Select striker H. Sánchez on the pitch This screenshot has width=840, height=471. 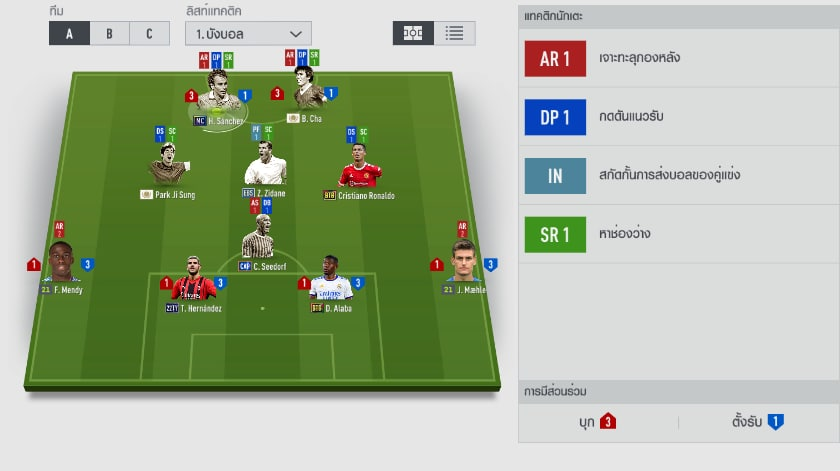pyautogui.click(x=218, y=95)
